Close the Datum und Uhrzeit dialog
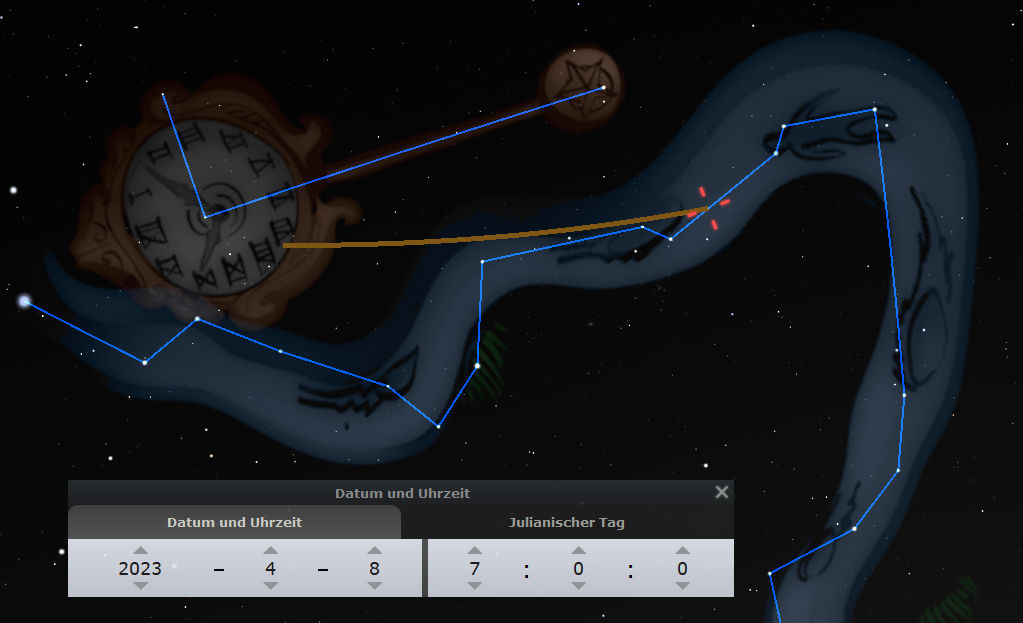This screenshot has height=623, width=1023. (722, 492)
